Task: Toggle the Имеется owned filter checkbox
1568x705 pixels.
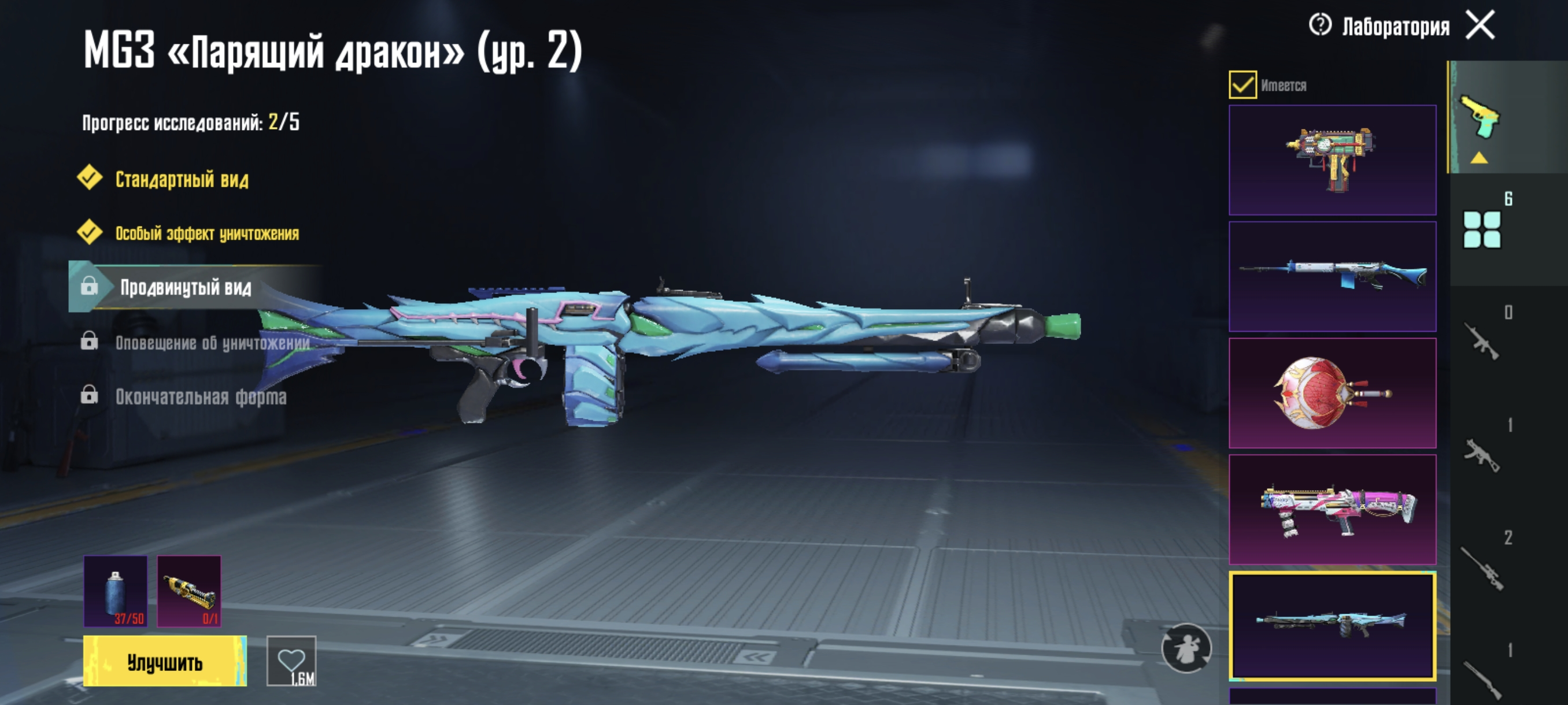Action: (1242, 85)
